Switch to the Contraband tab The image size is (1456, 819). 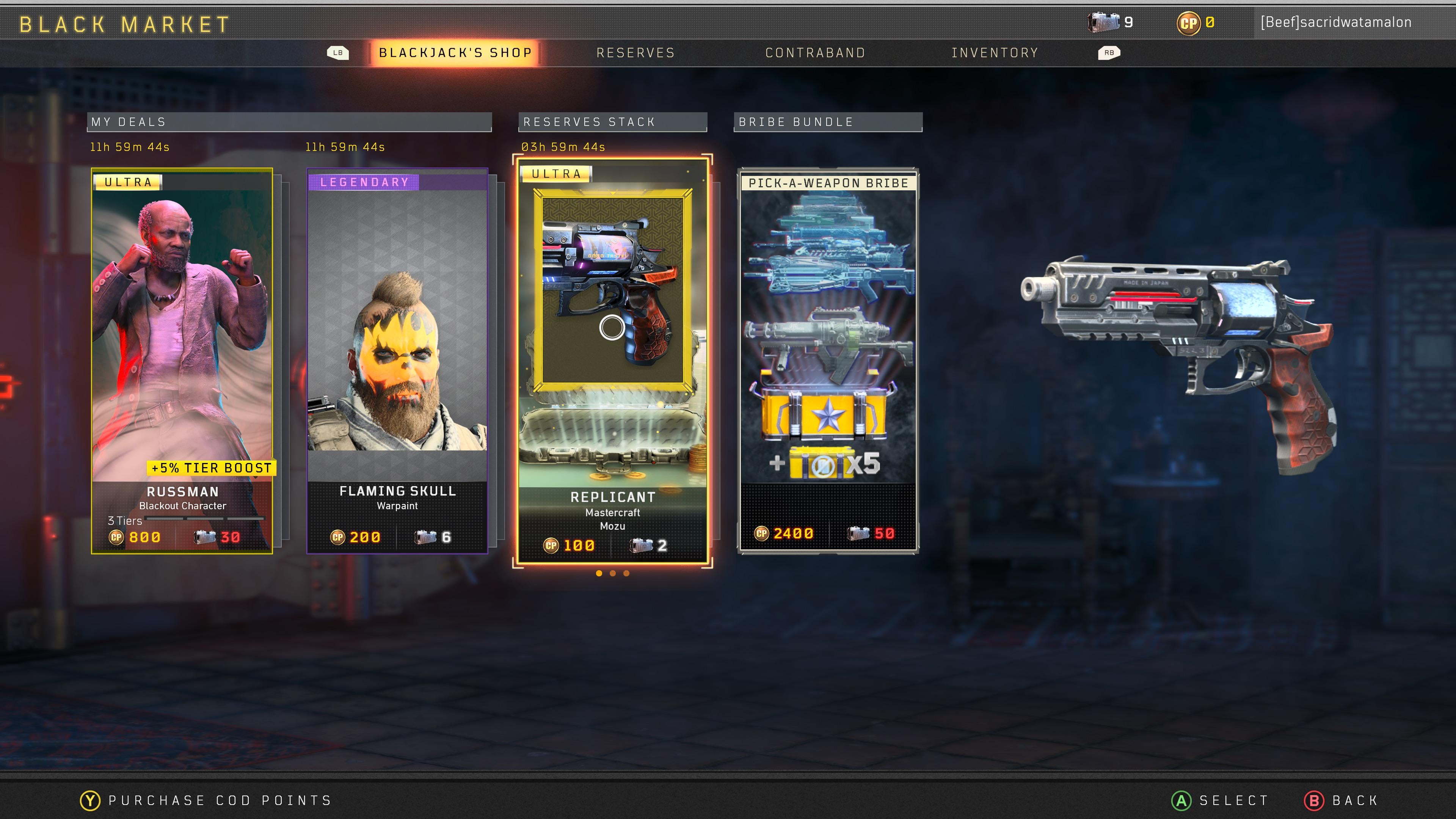click(815, 53)
